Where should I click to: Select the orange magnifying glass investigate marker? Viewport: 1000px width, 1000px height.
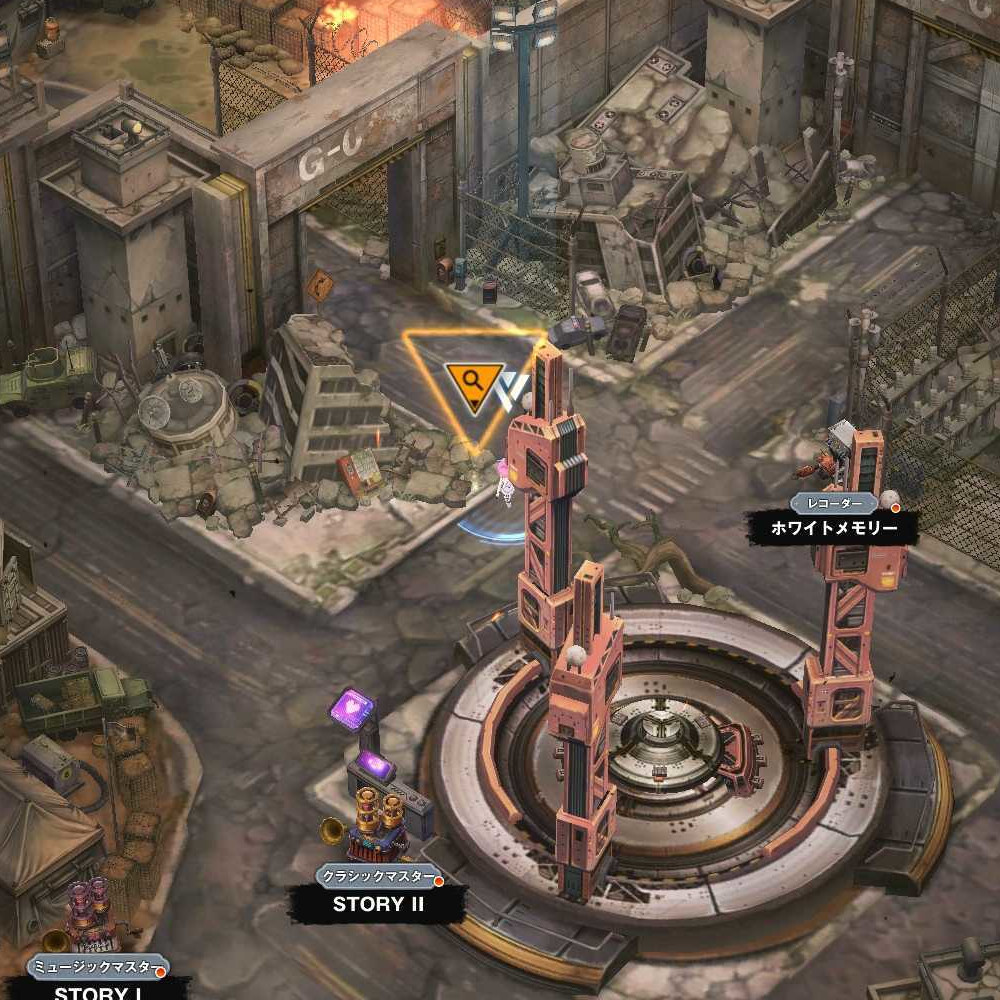(x=474, y=382)
